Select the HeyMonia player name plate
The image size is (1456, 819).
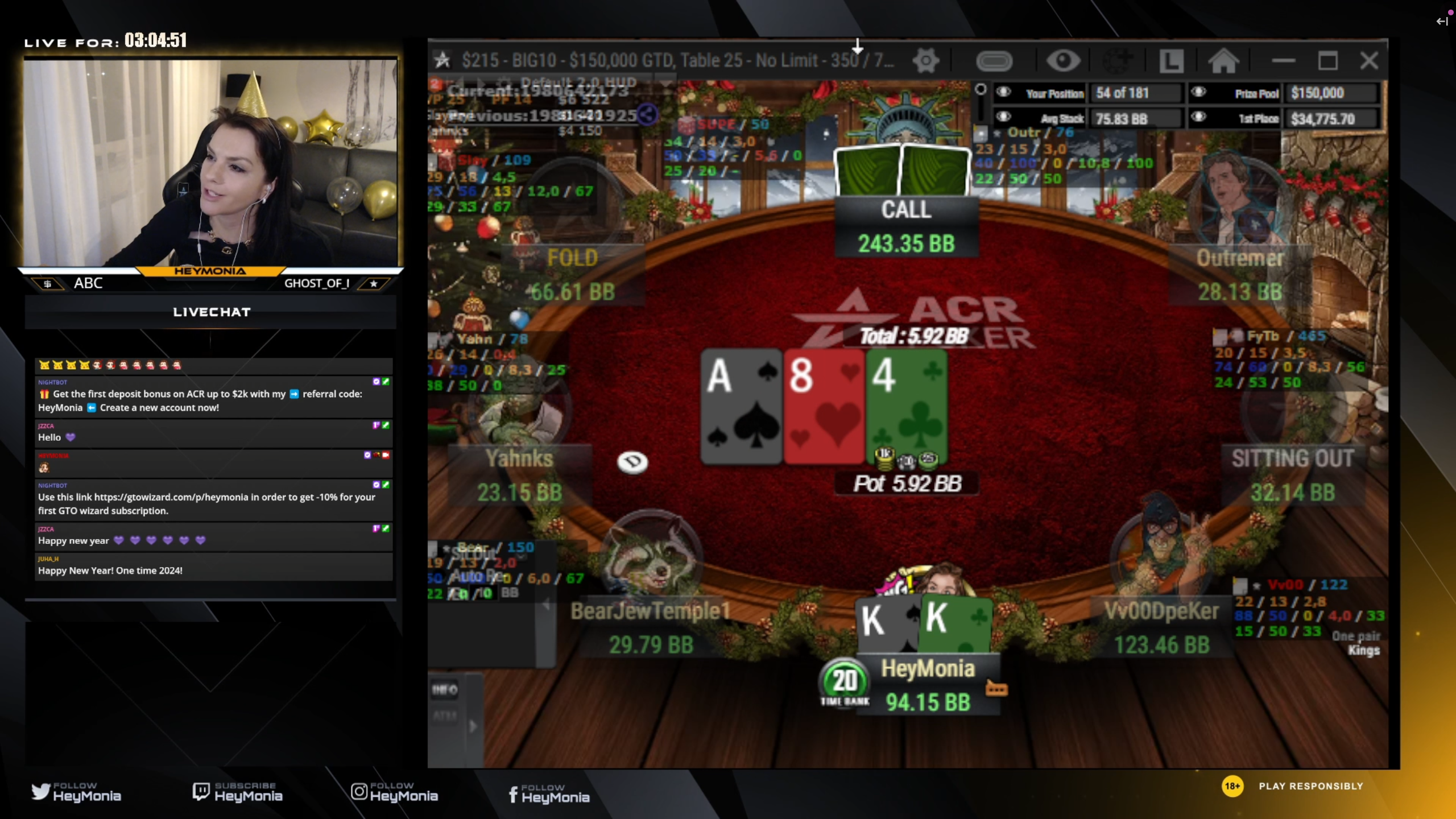(x=928, y=669)
